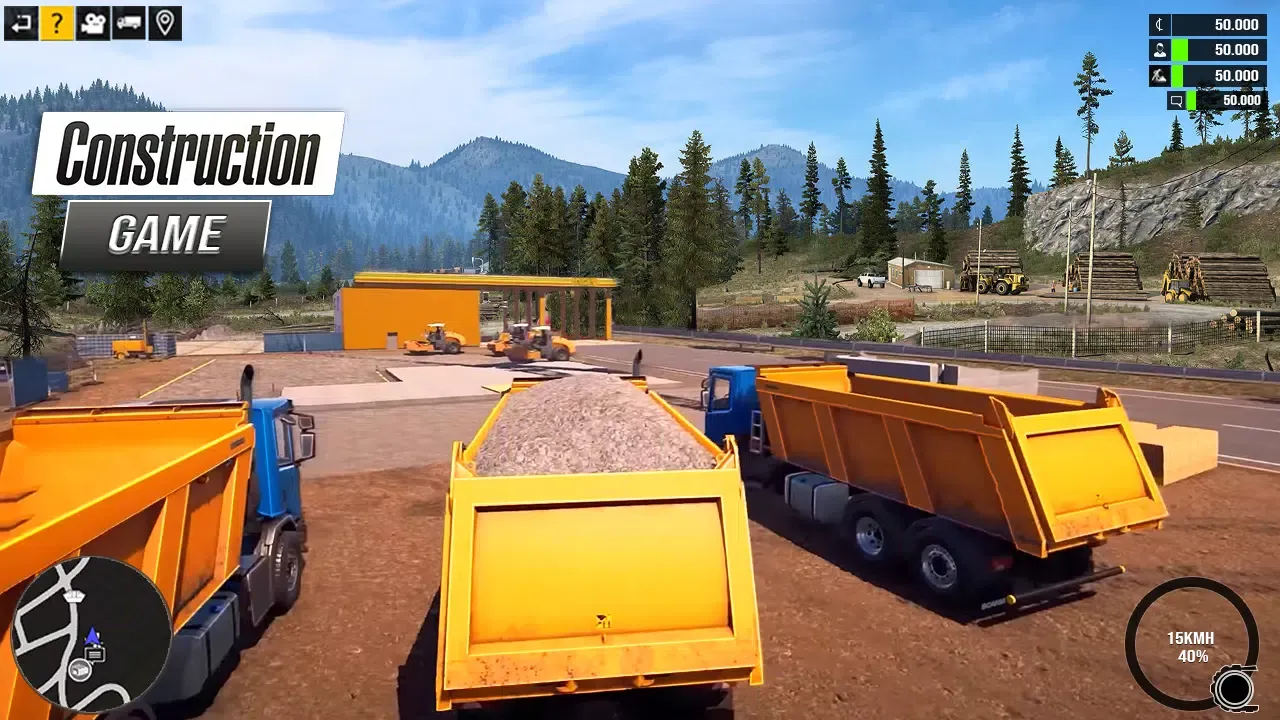Open the circular minimap
Viewport: 1280px width, 720px height.
(91, 634)
